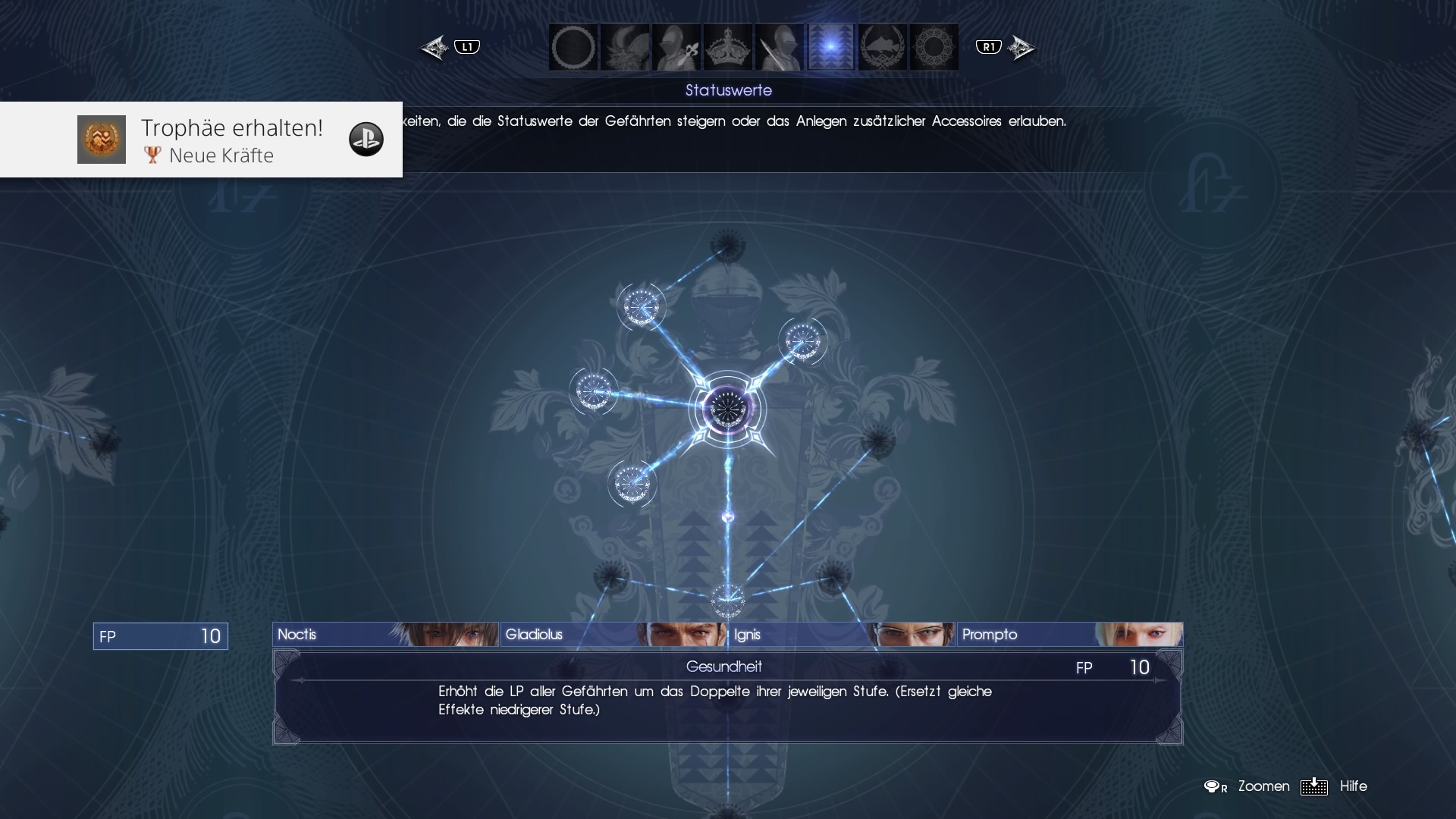Screen dimensions: 1456x819
Task: Open the Hilfe help option
Action: 1353,786
